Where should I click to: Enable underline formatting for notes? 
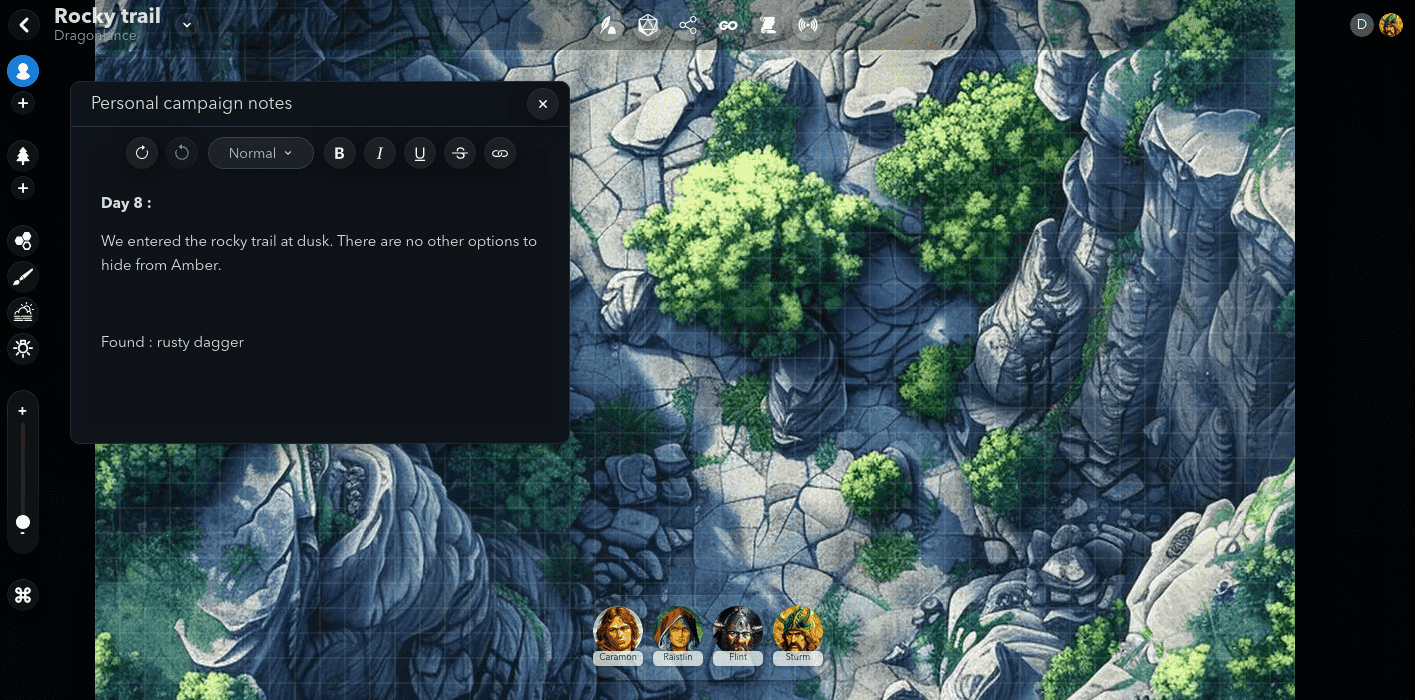click(420, 153)
